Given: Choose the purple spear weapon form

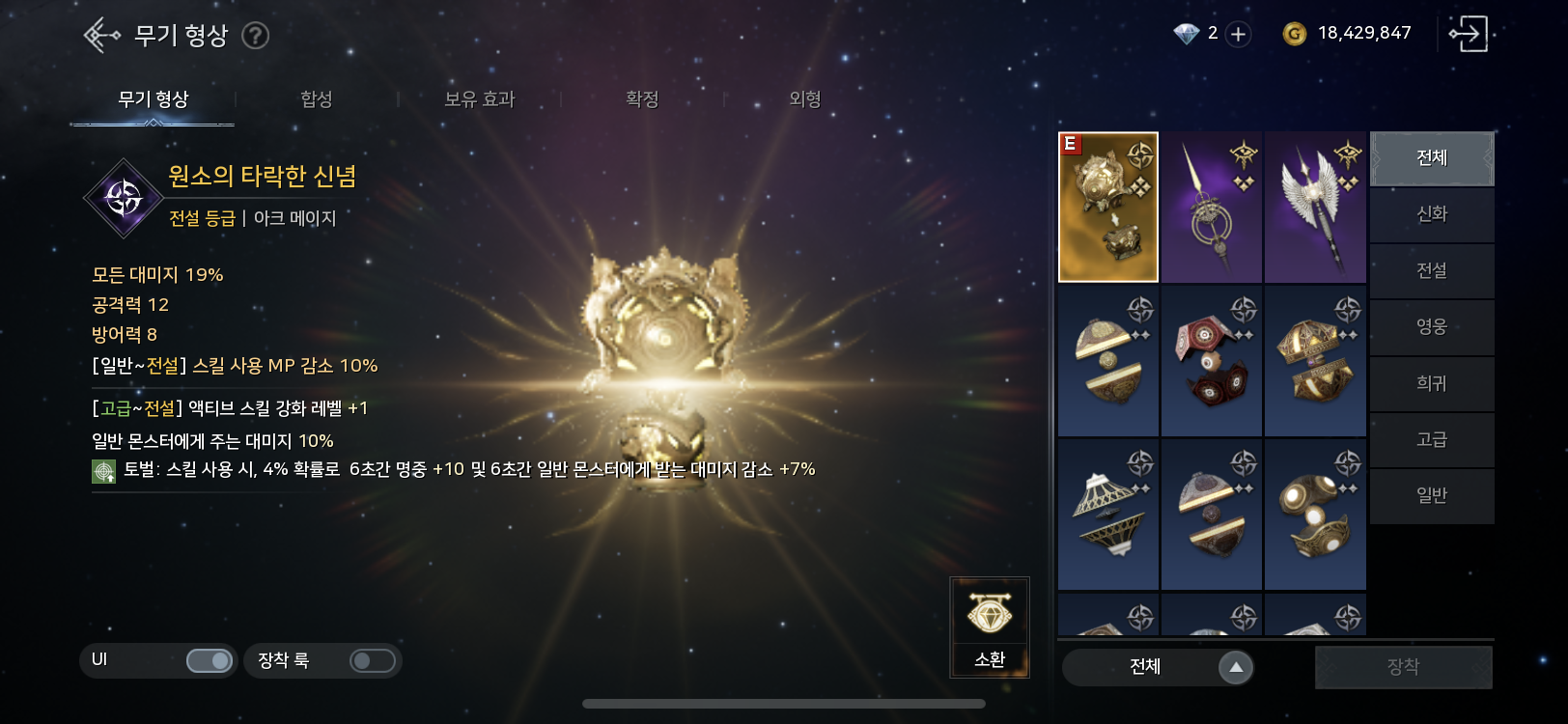Looking at the screenshot, I should (1212, 208).
